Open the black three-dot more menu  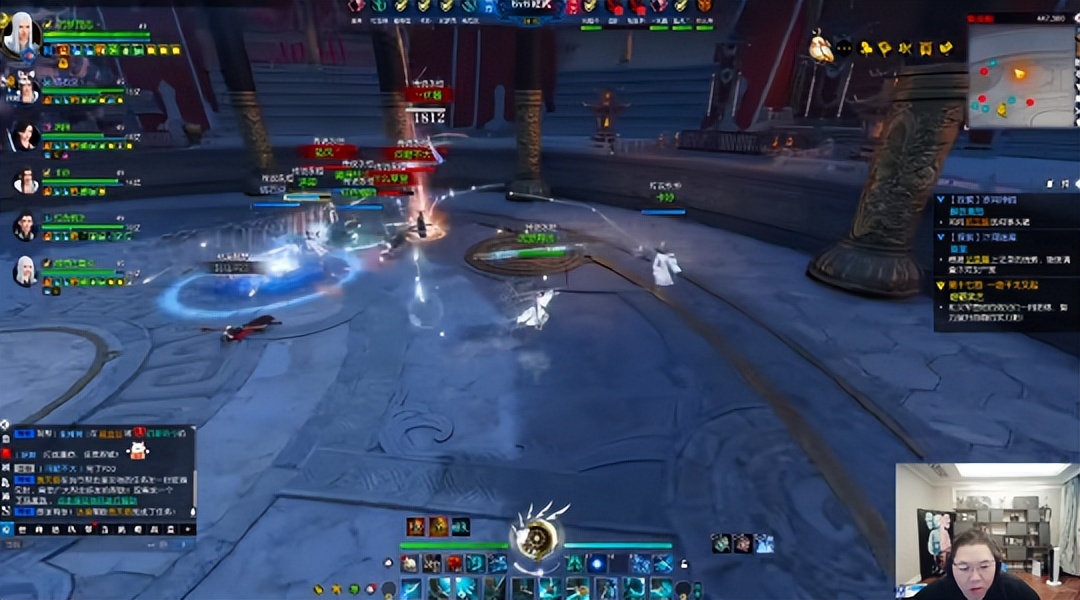(843, 47)
